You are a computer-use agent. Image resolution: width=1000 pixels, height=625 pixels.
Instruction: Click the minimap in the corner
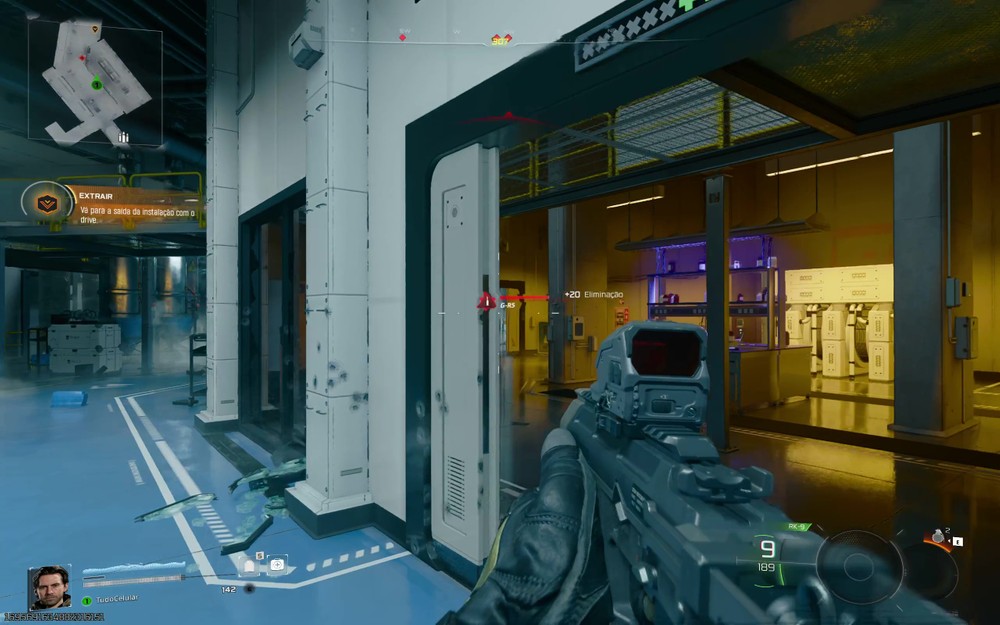point(95,82)
